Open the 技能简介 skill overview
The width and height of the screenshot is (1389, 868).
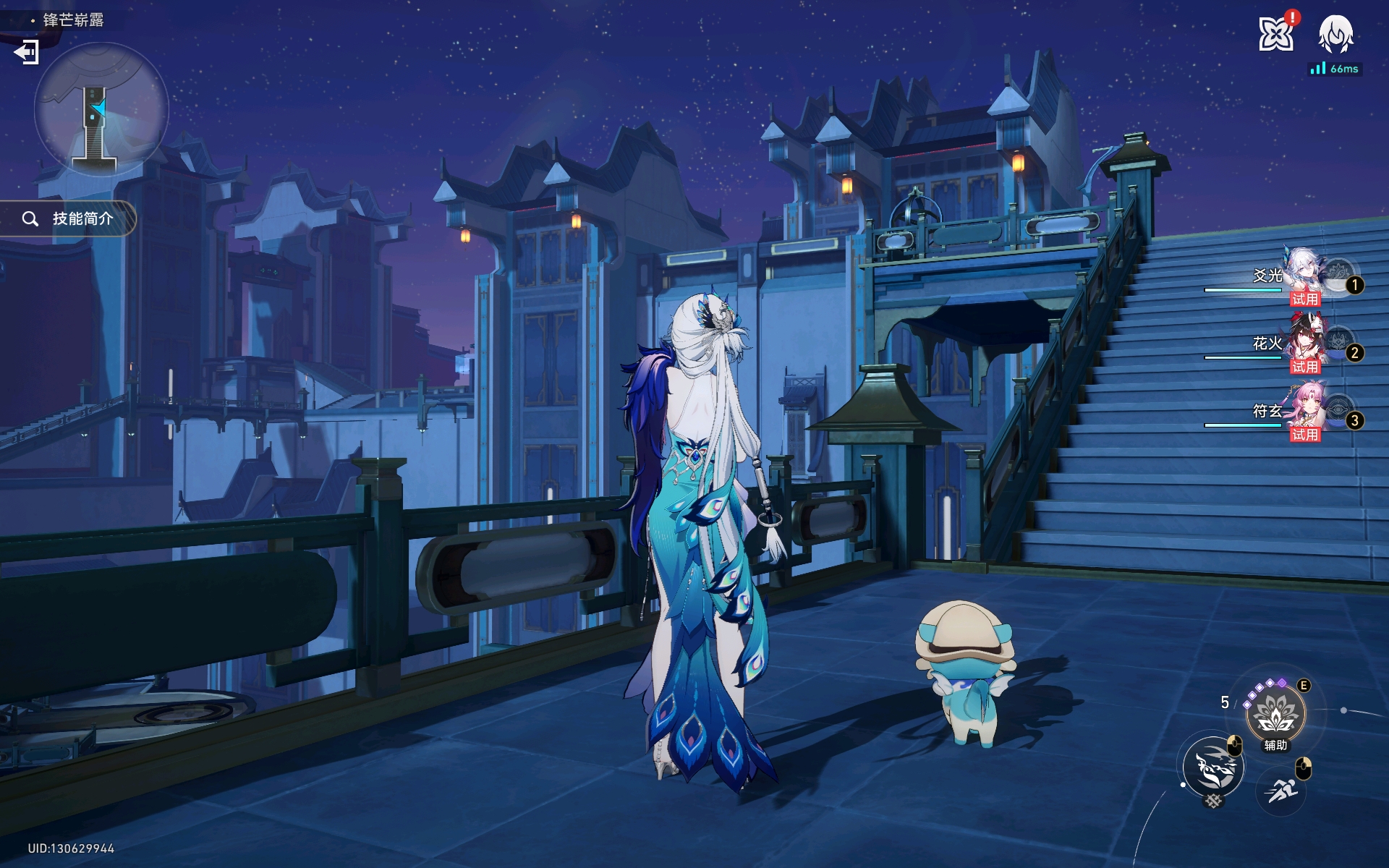pos(70,218)
